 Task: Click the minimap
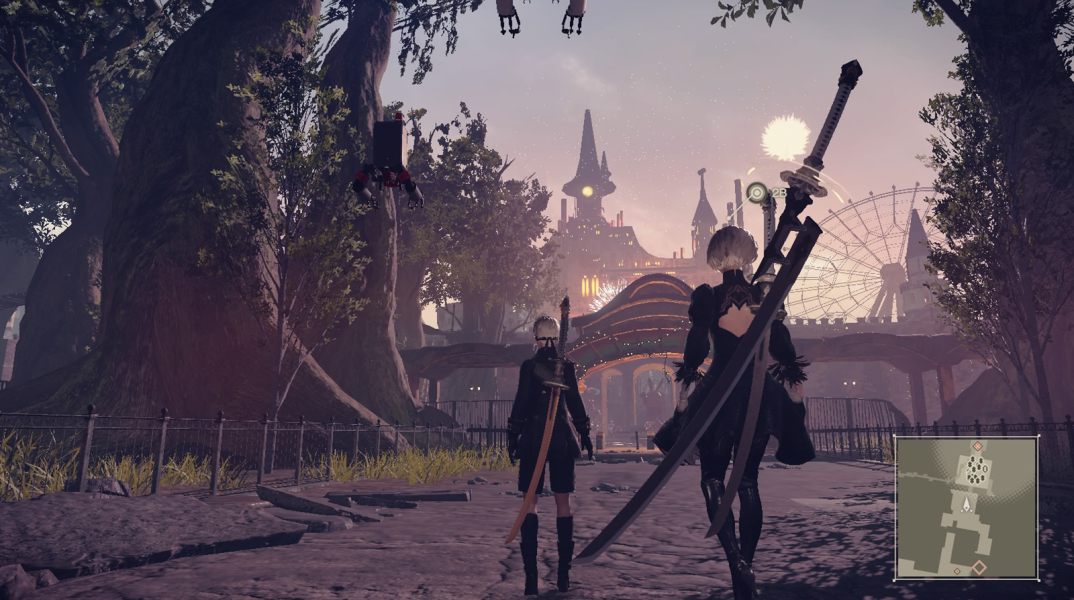click(x=966, y=507)
